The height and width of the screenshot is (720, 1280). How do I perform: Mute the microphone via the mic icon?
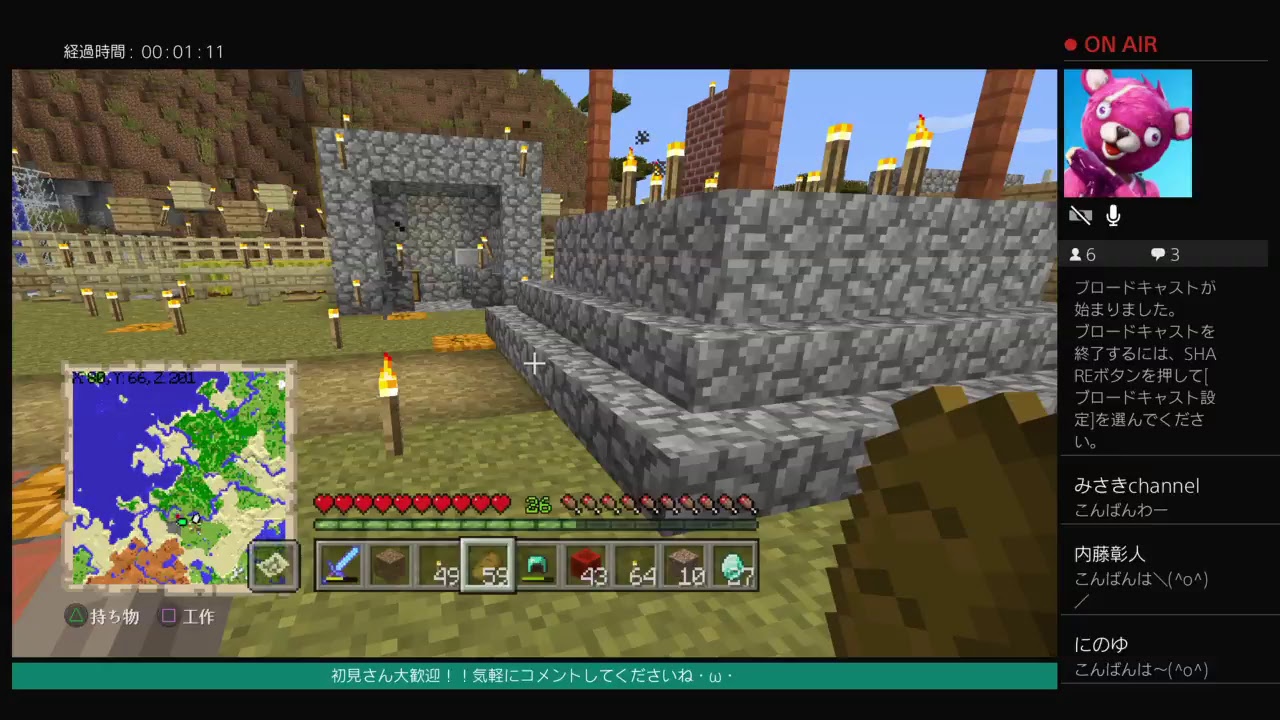(x=1112, y=215)
